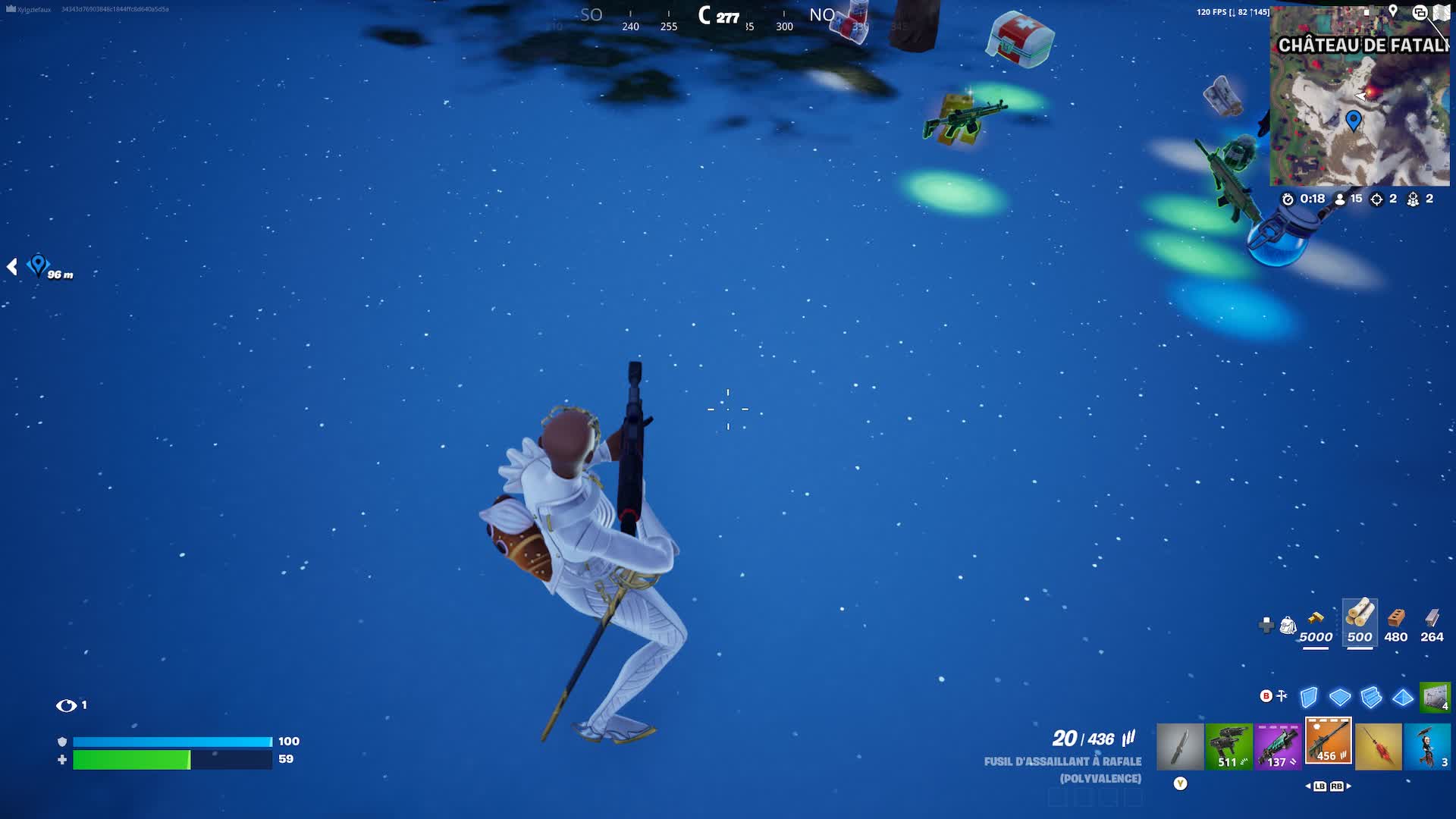This screenshot has width=1456, height=819.
Task: Pick the floor building piece
Action: 1340,697
